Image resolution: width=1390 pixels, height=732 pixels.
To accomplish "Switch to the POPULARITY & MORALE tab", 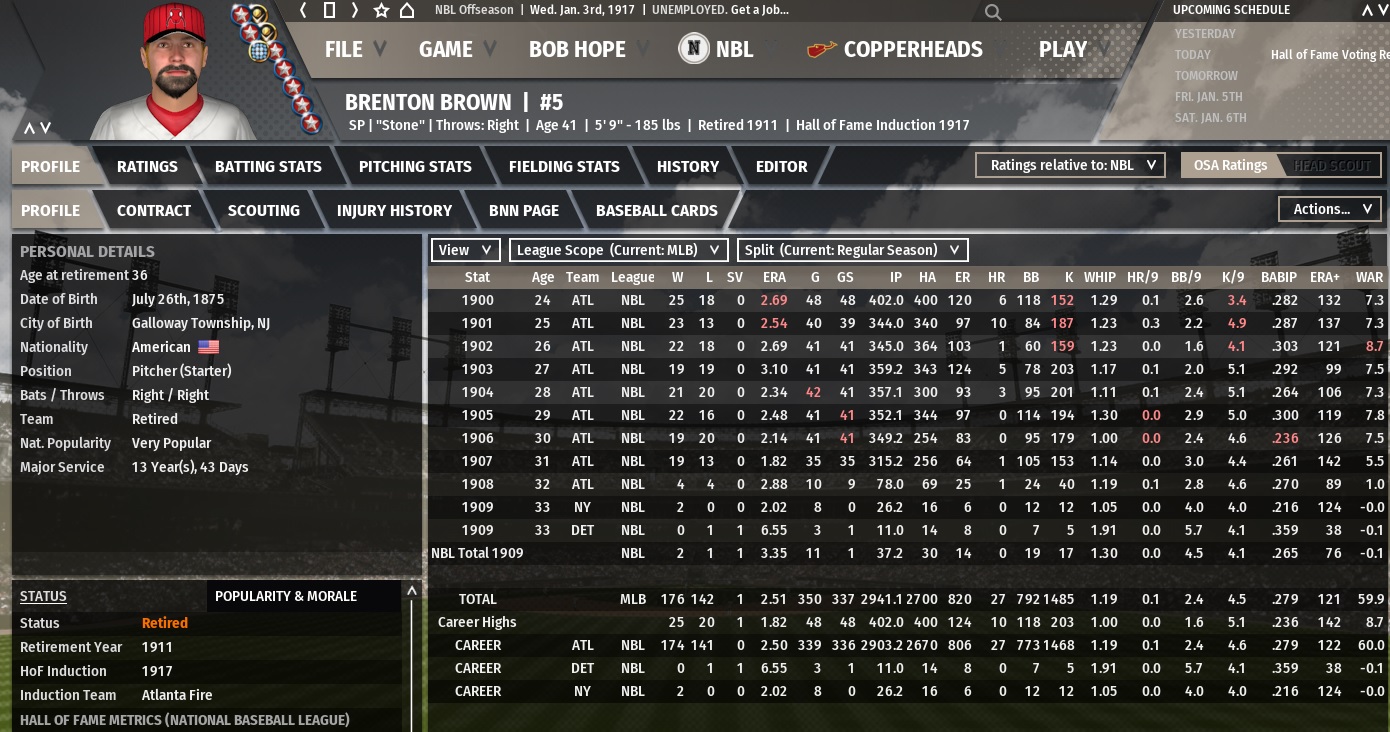I will 286,596.
